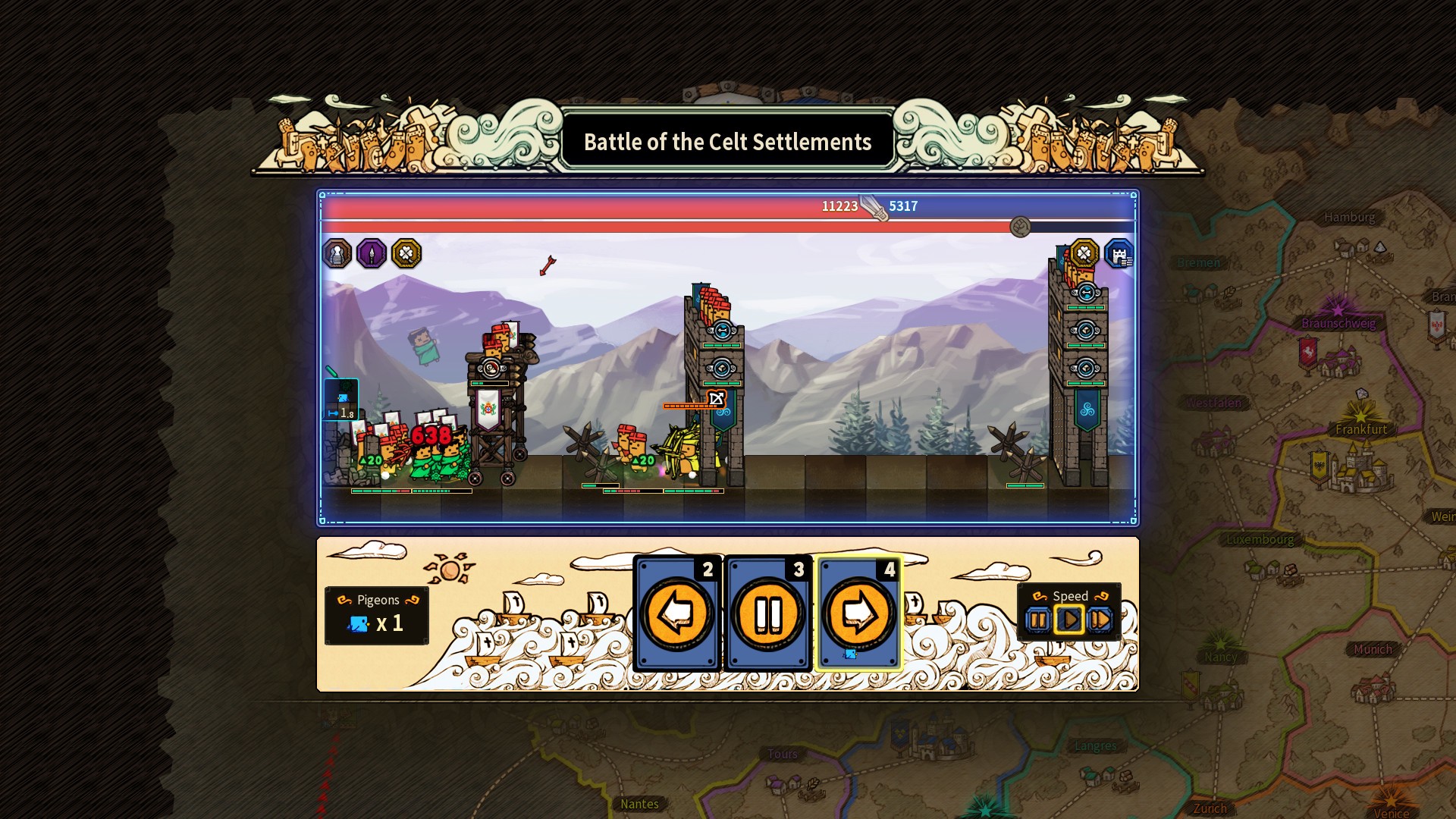Enable fast-forward battle speed
The width and height of the screenshot is (1456, 819).
(1101, 620)
